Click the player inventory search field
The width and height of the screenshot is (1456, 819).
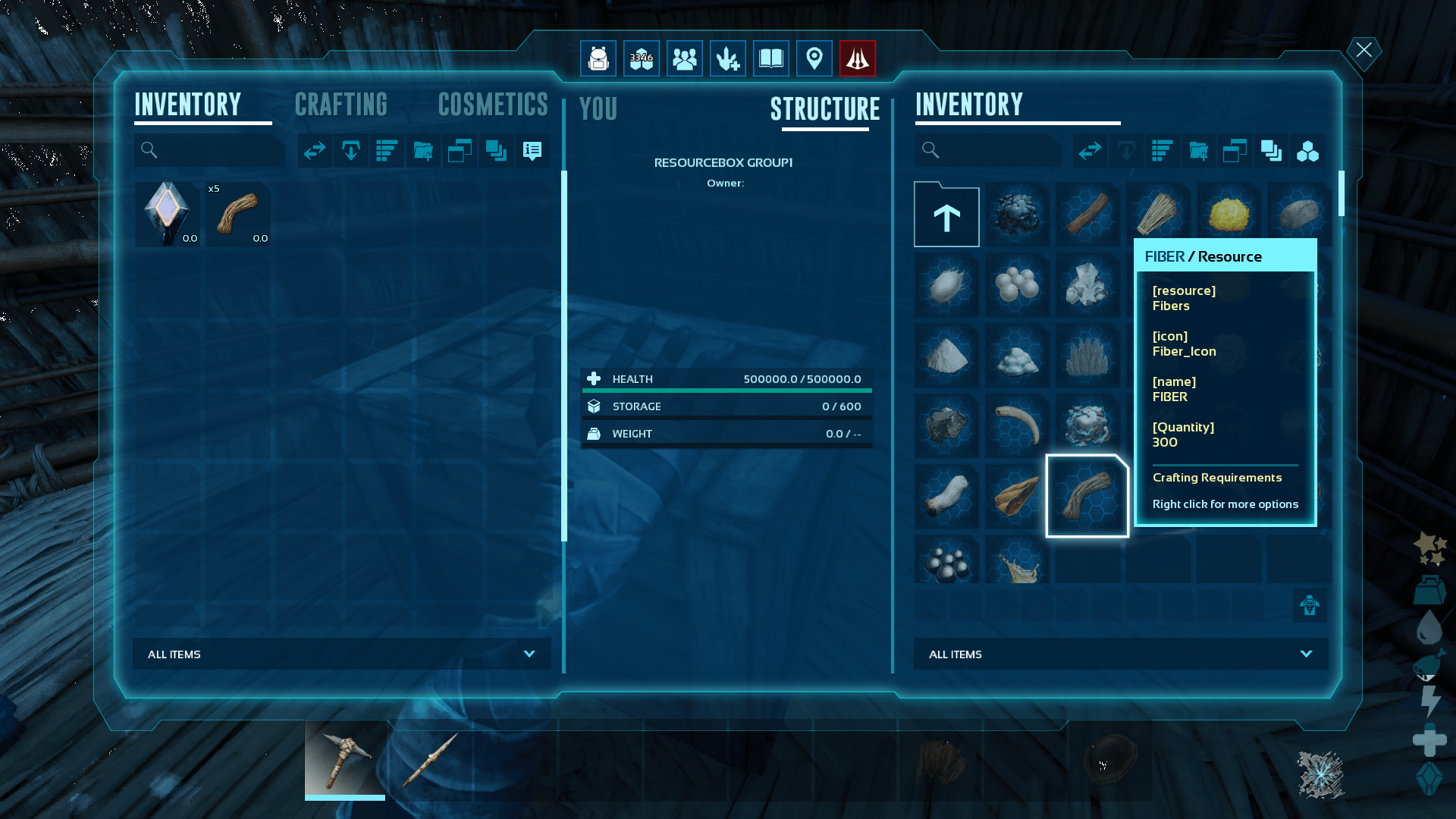point(216,150)
